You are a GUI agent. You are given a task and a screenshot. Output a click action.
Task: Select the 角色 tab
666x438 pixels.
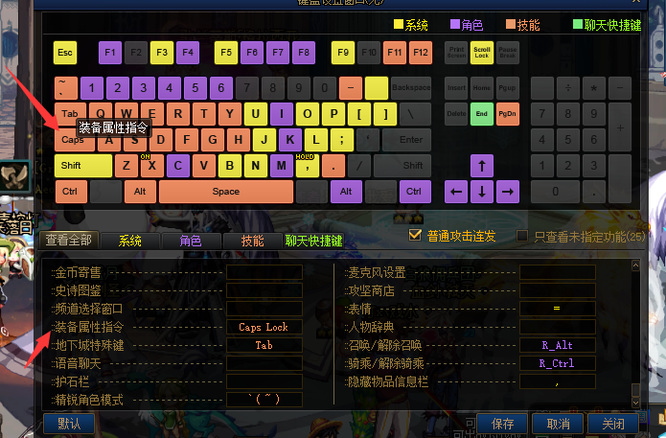(190, 240)
